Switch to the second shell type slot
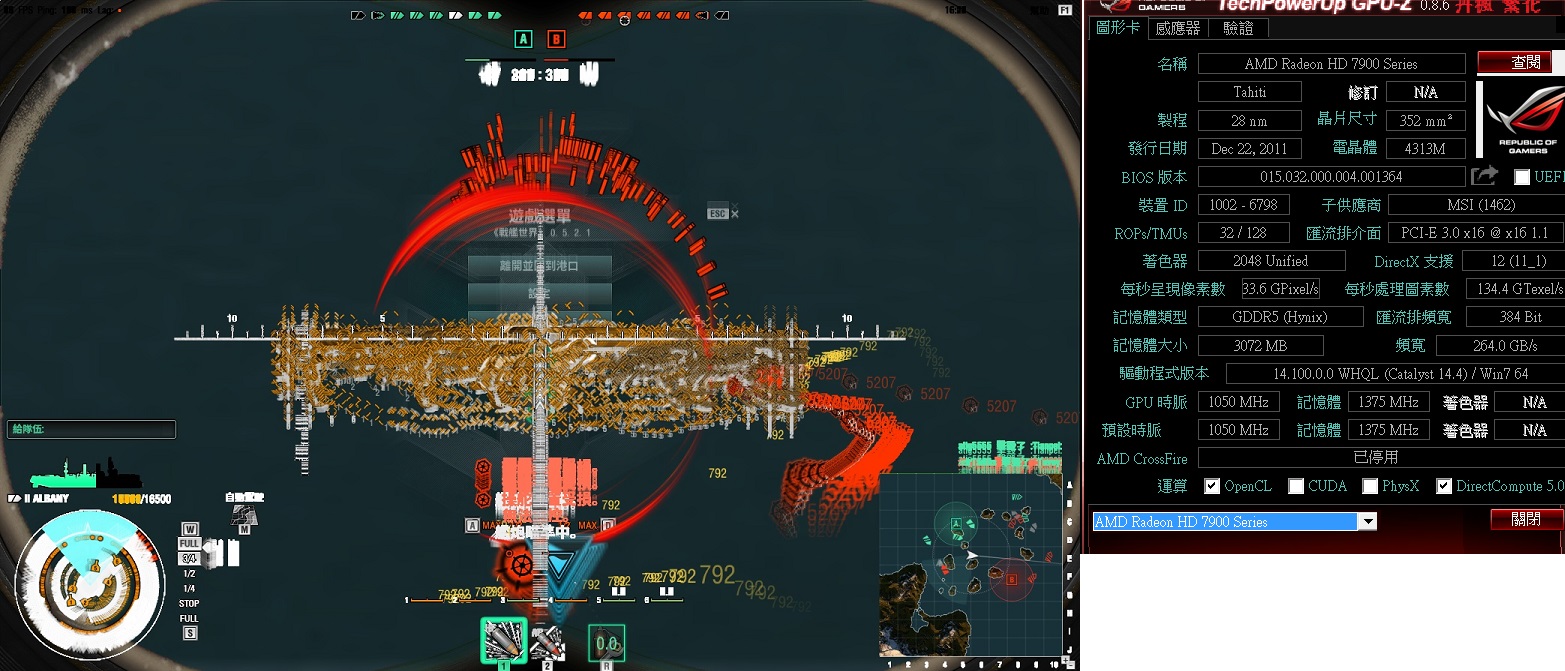 coord(547,640)
